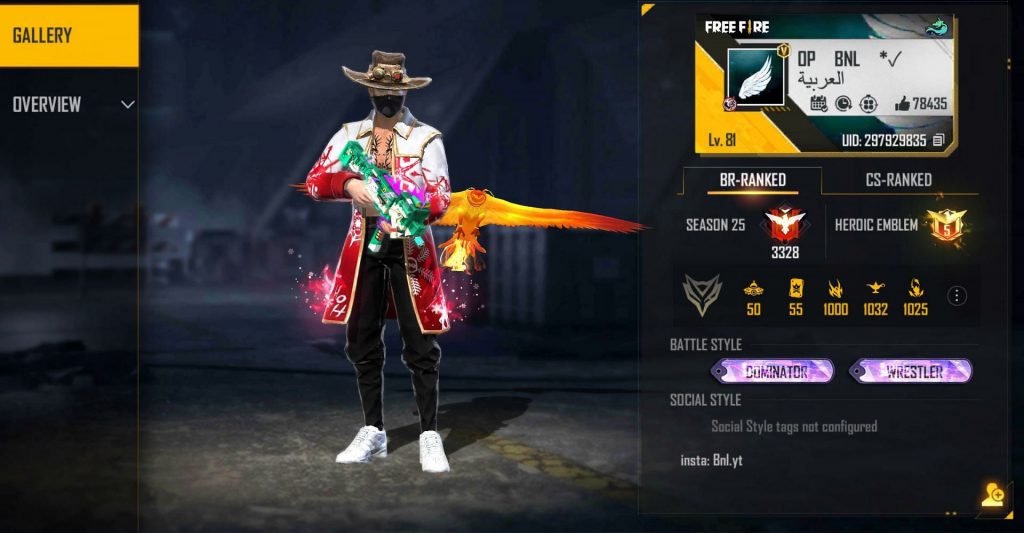The height and width of the screenshot is (533, 1024).
Task: Copy the player UID with the copy icon
Action: pyautogui.click(x=938, y=141)
